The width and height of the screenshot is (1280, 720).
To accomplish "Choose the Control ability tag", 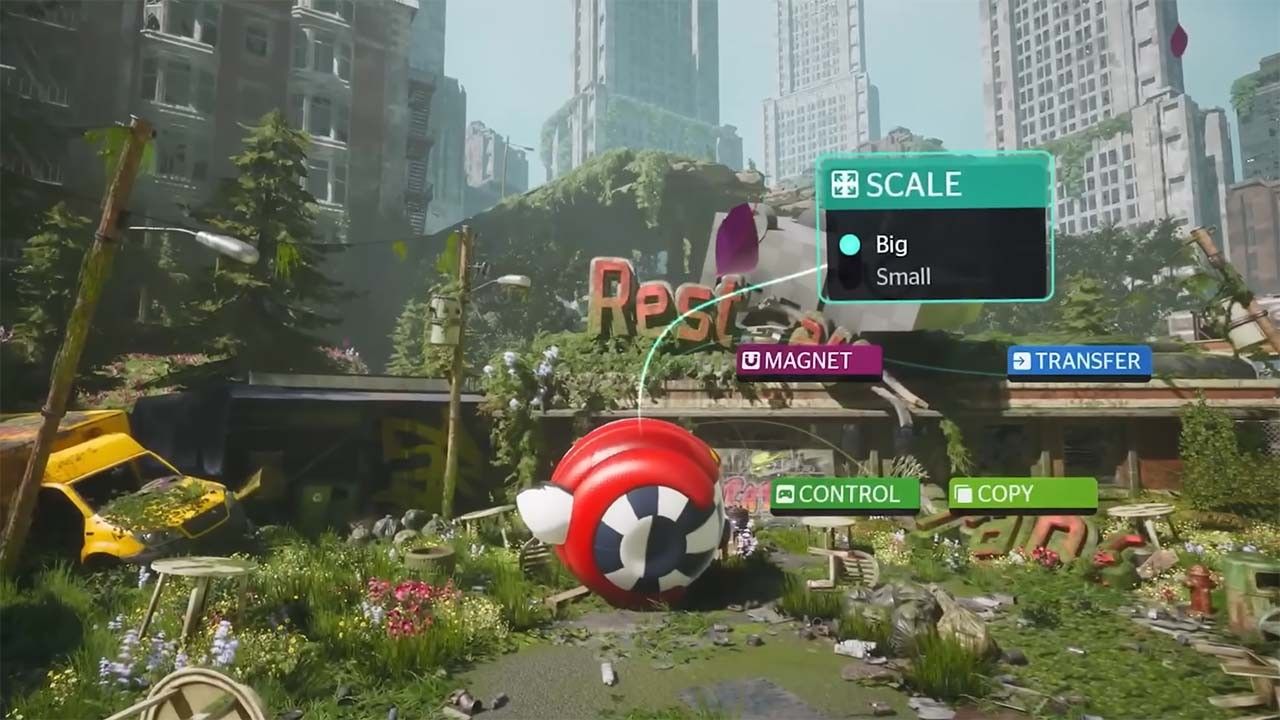I will 845,493.
